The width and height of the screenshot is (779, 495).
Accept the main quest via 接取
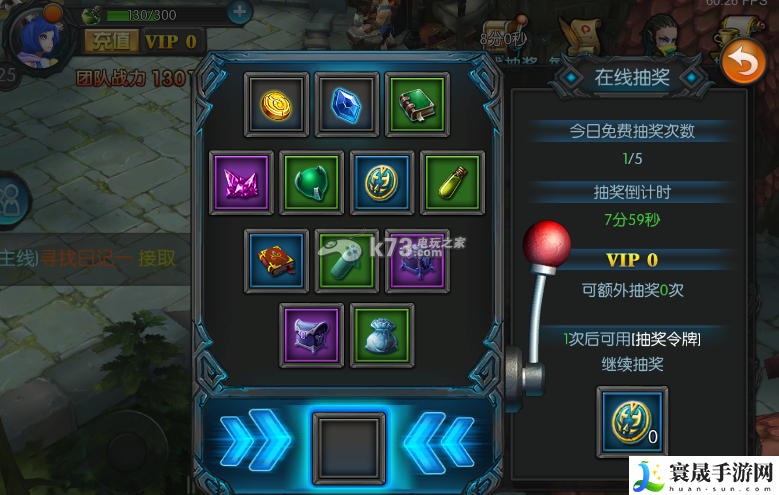pos(157,258)
